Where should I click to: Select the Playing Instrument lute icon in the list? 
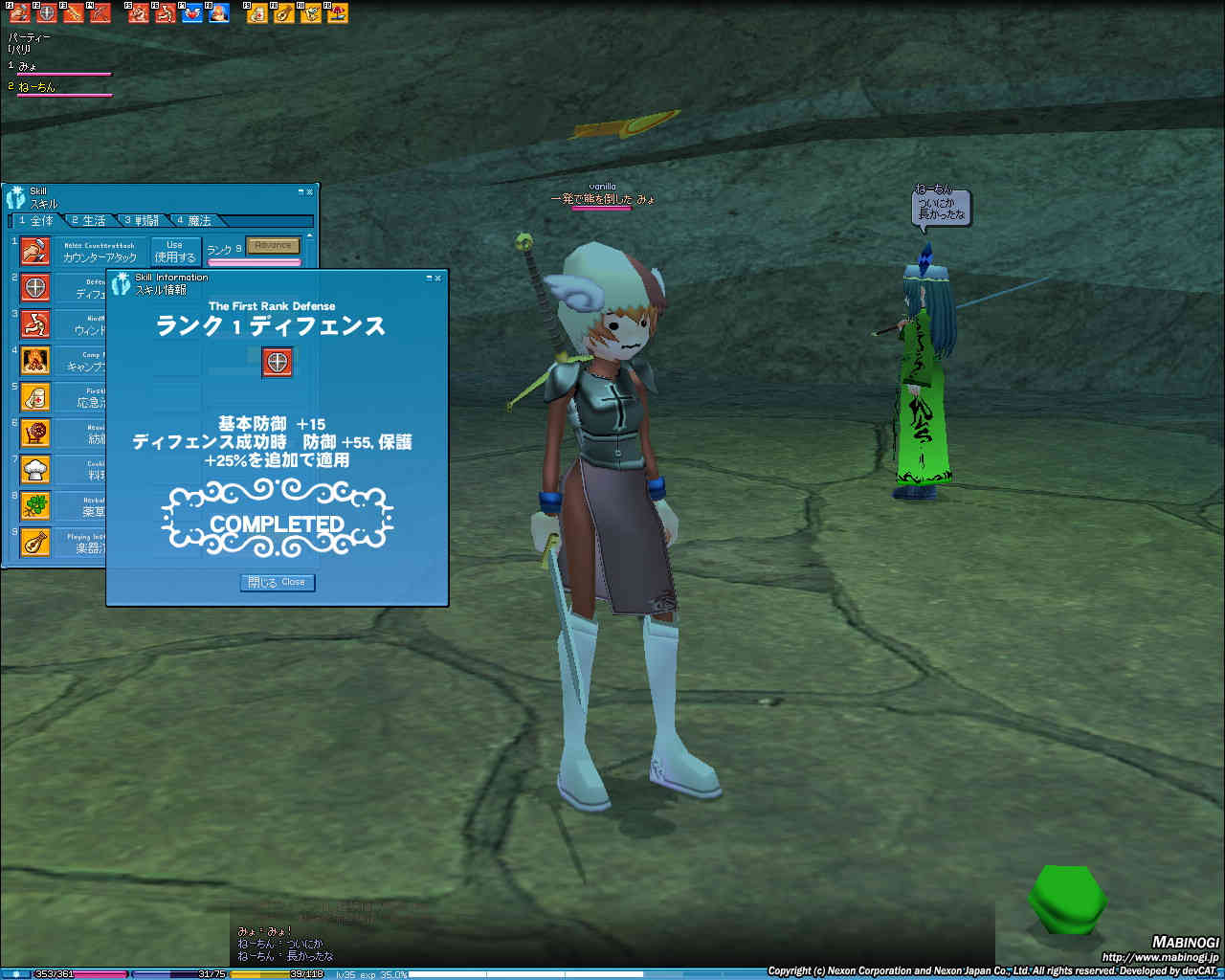click(x=35, y=543)
